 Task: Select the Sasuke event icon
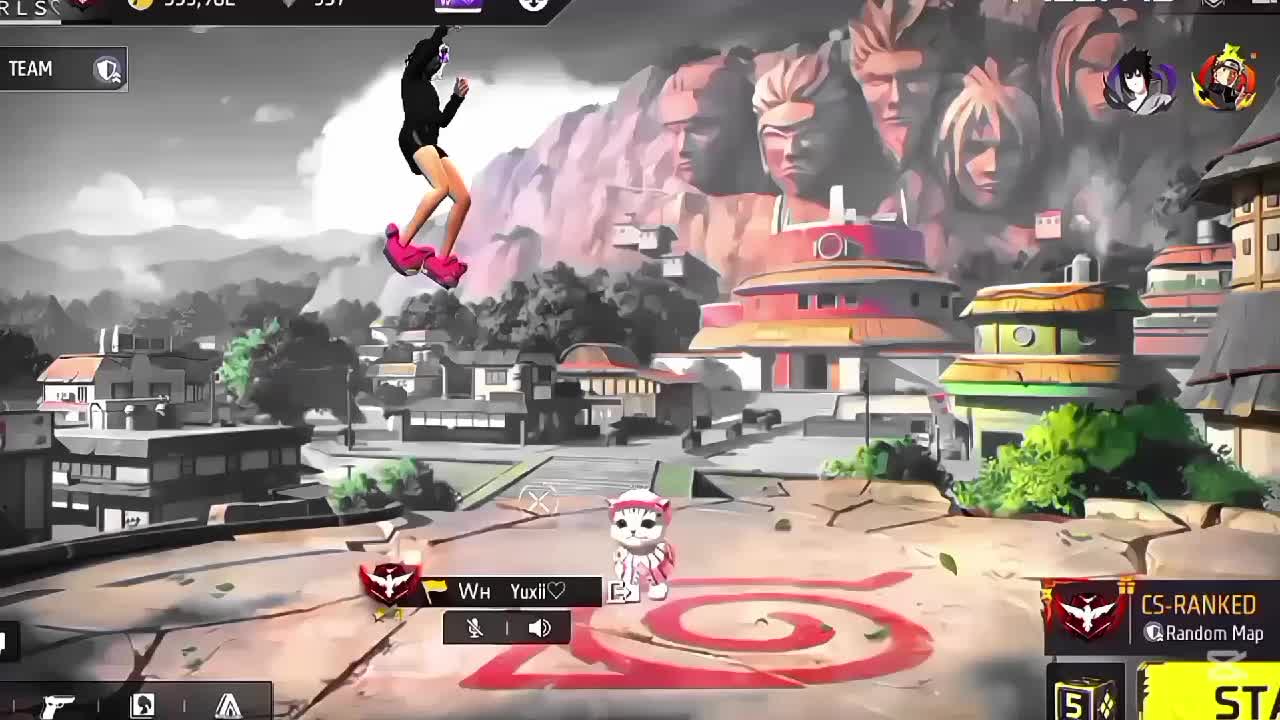(x=1140, y=82)
